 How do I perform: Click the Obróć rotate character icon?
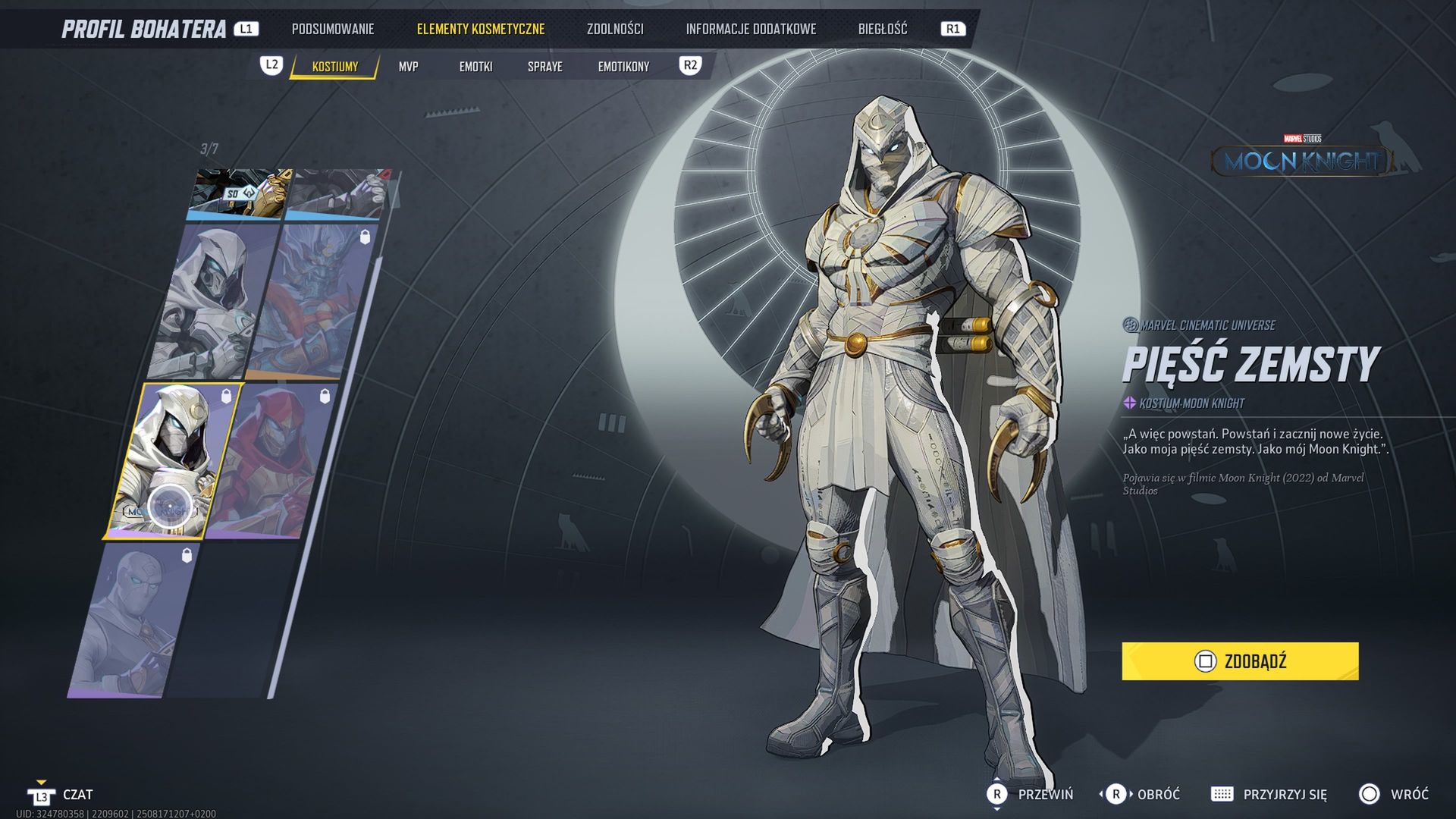click(1115, 794)
